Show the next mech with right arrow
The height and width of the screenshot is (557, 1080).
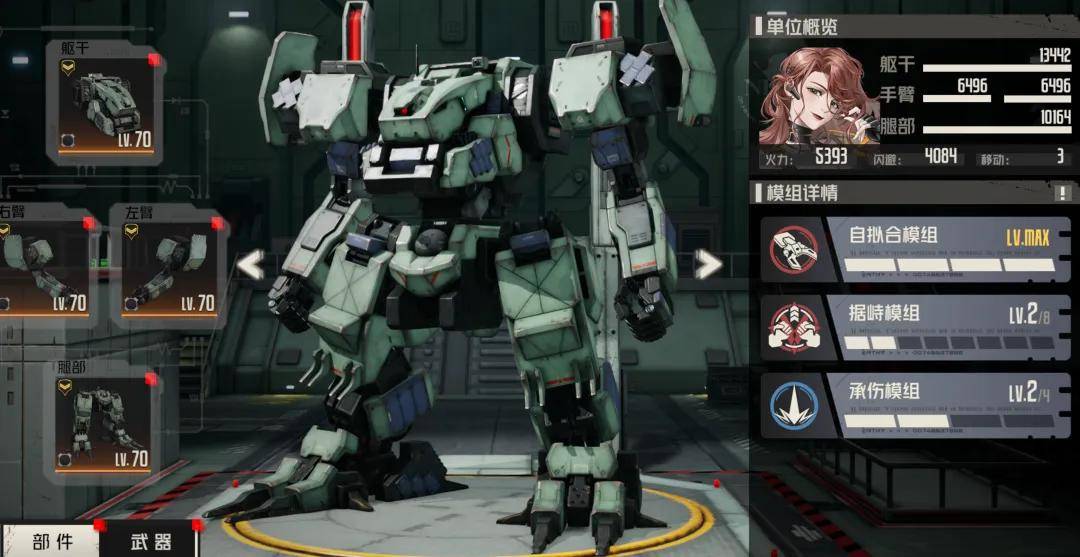tap(708, 264)
